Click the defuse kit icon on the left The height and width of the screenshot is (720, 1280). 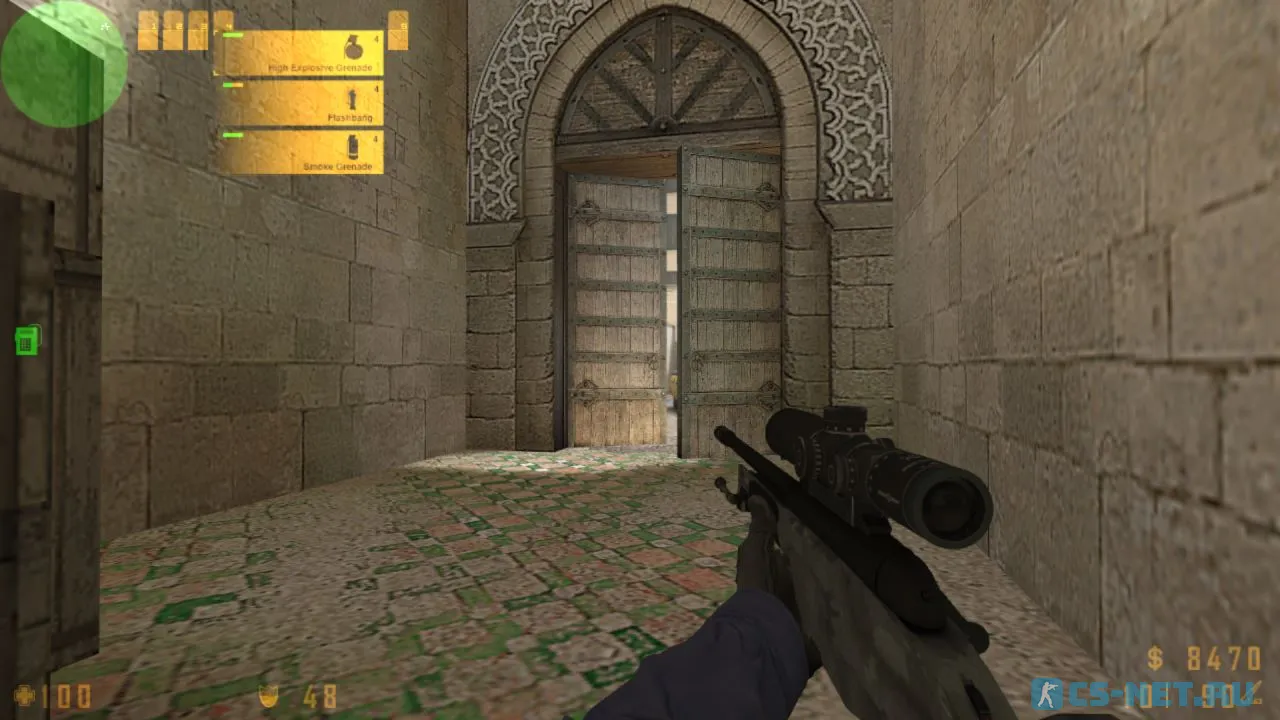tap(25, 340)
